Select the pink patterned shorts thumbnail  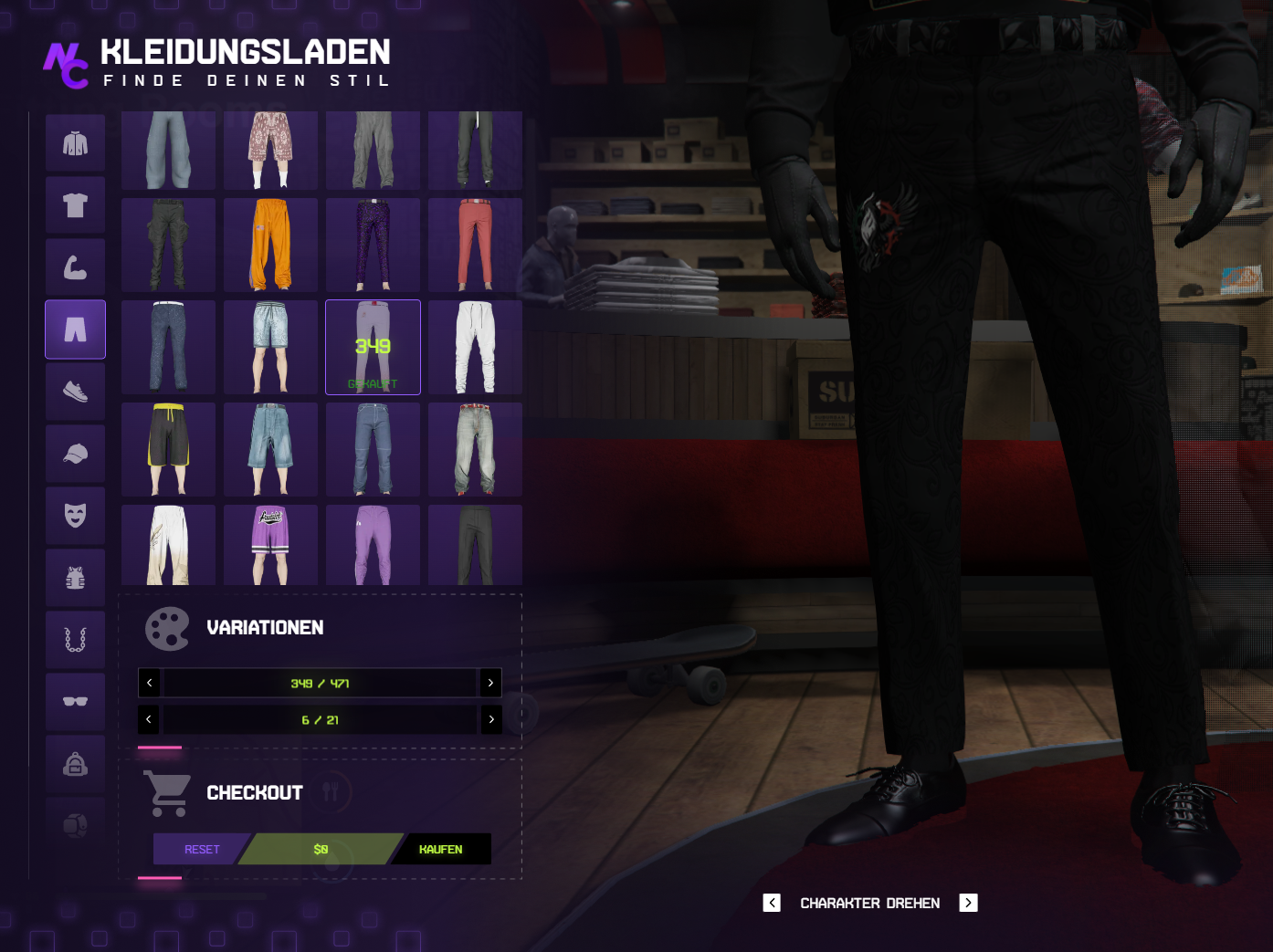click(270, 150)
